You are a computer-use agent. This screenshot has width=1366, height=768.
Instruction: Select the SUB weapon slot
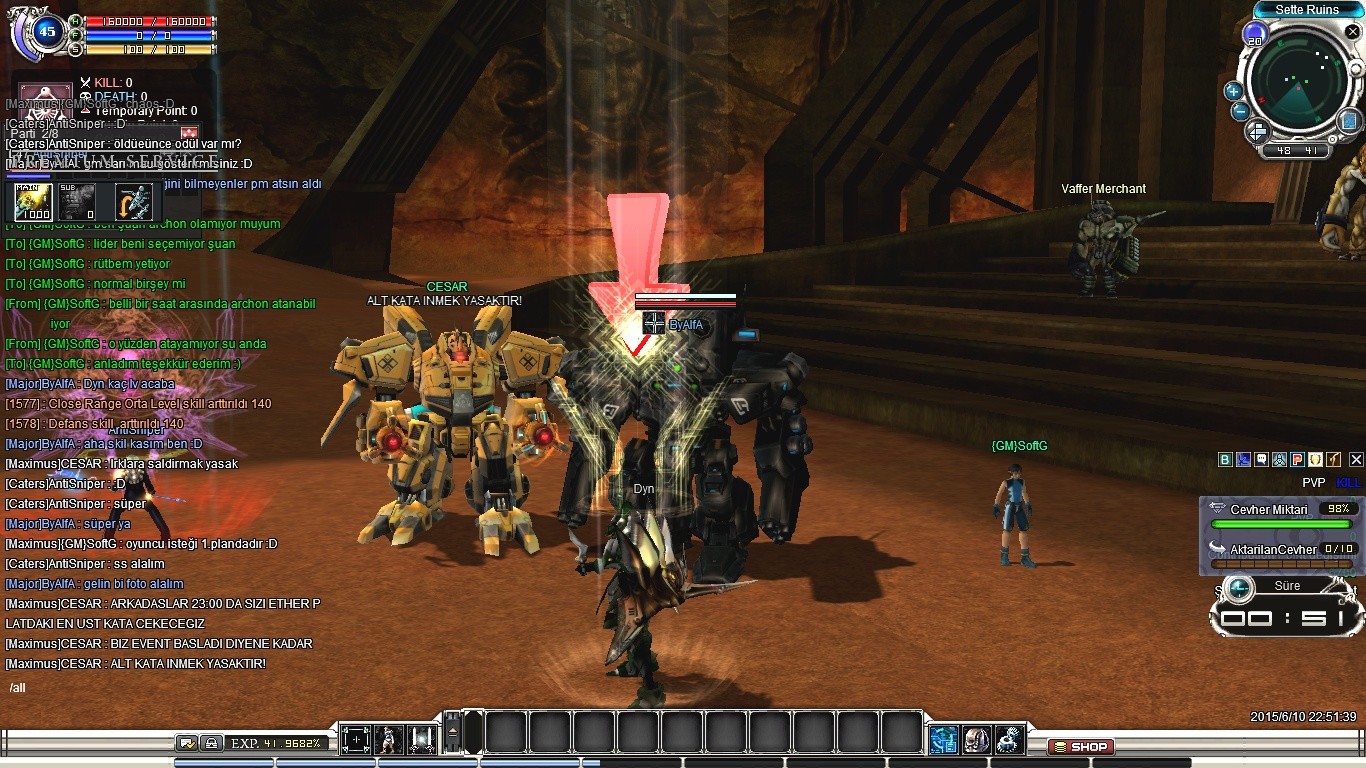pyautogui.click(x=76, y=201)
